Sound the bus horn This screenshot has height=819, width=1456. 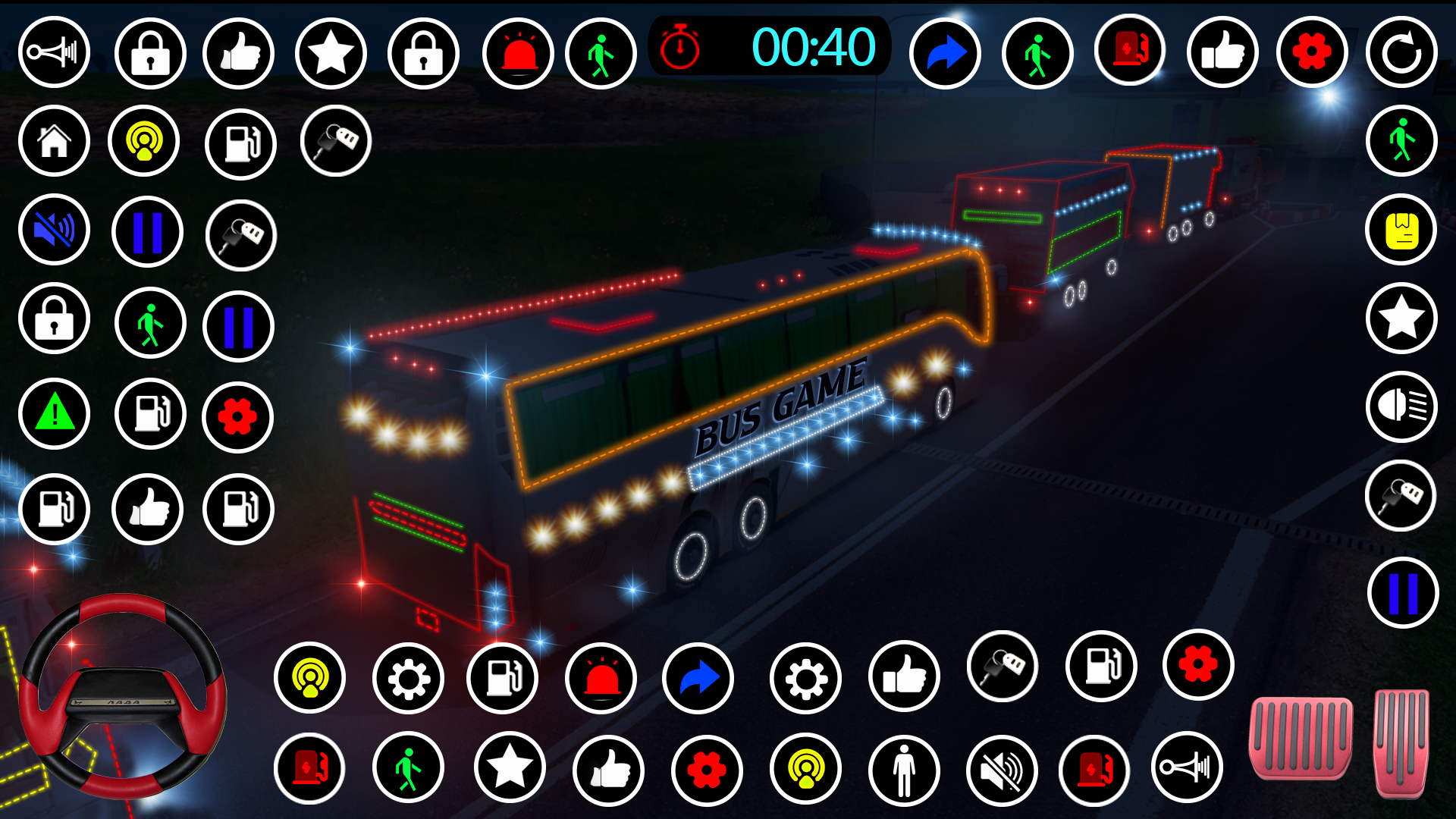53,52
